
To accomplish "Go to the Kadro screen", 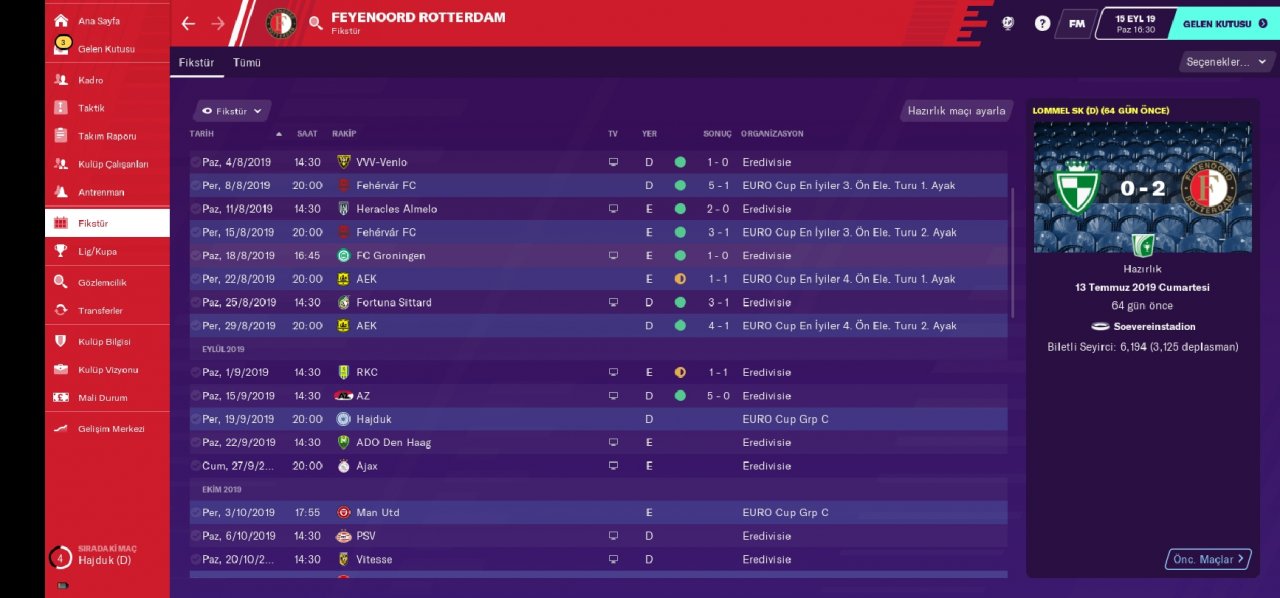I will click(x=91, y=80).
